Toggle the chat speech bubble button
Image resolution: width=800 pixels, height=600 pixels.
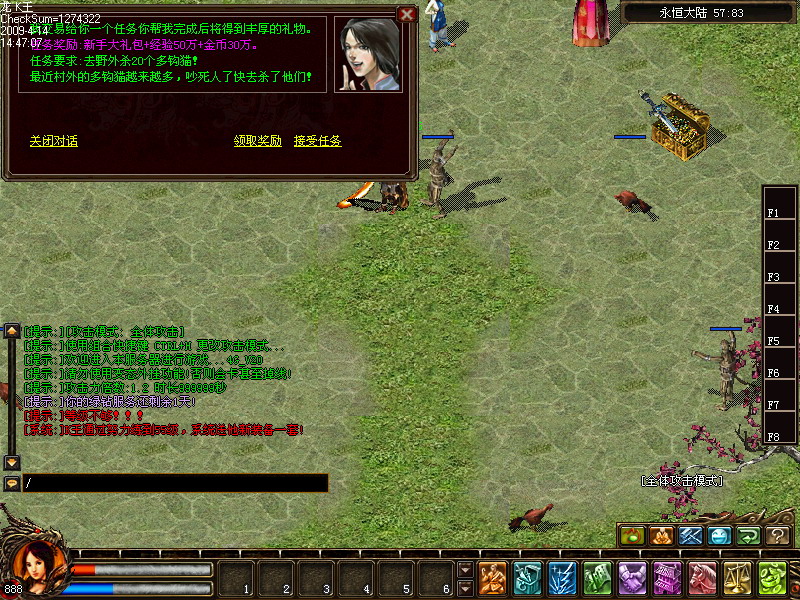(12, 483)
